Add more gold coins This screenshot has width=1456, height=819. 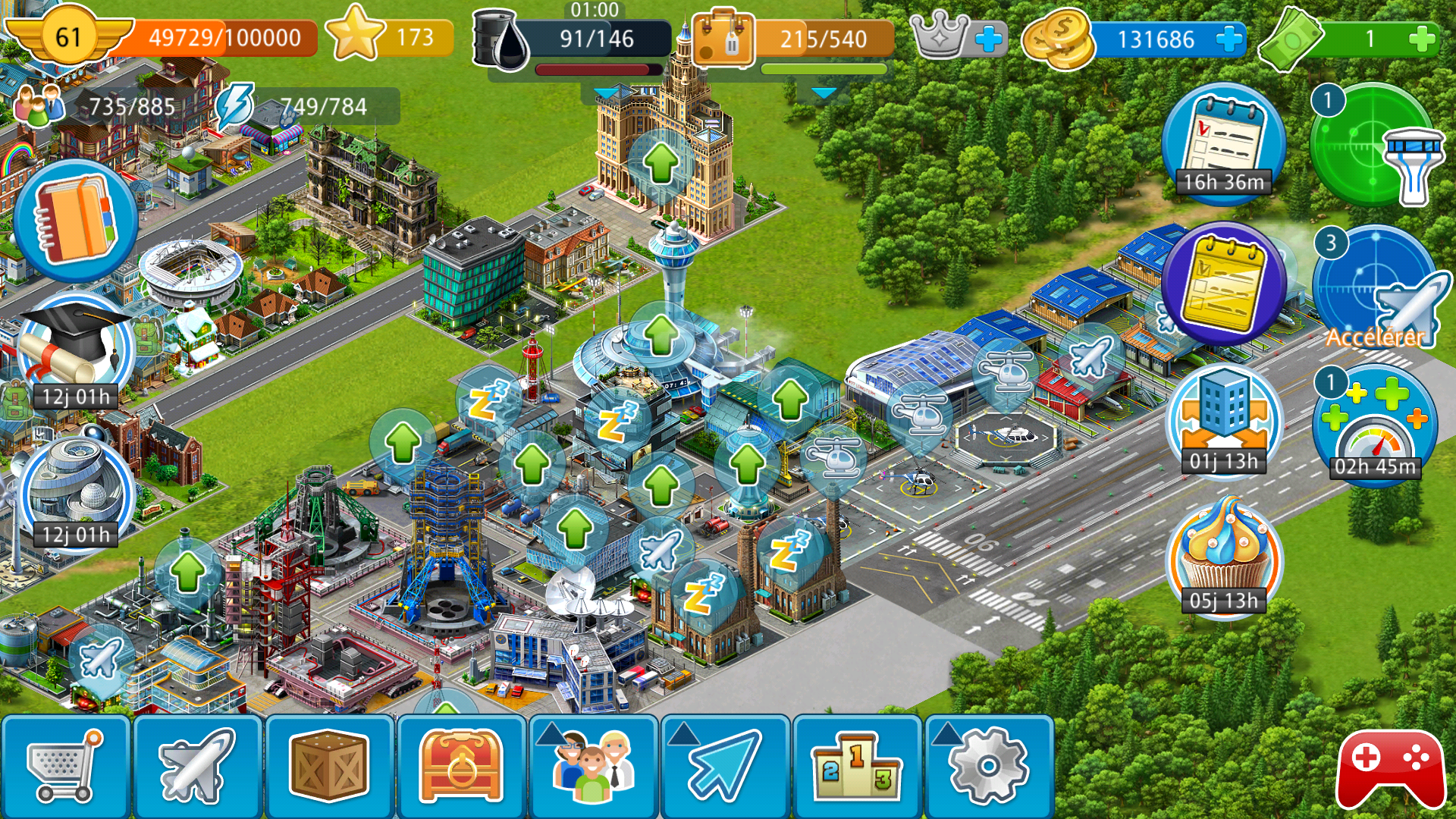point(1228,39)
